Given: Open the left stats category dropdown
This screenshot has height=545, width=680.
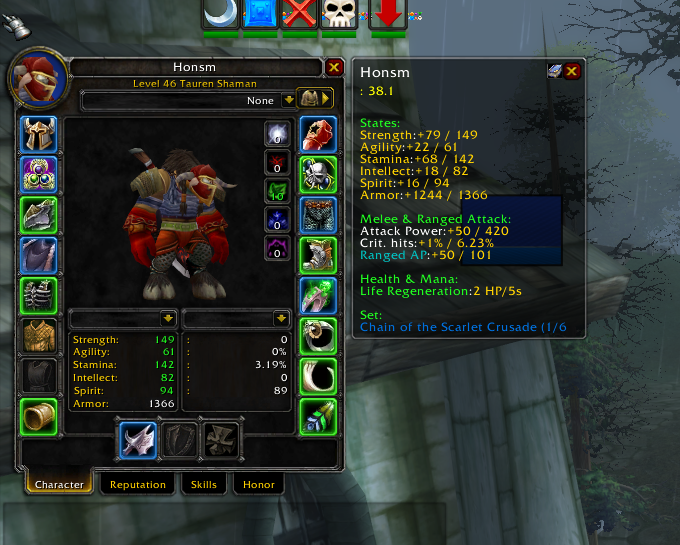Looking at the screenshot, I should (x=168, y=318).
